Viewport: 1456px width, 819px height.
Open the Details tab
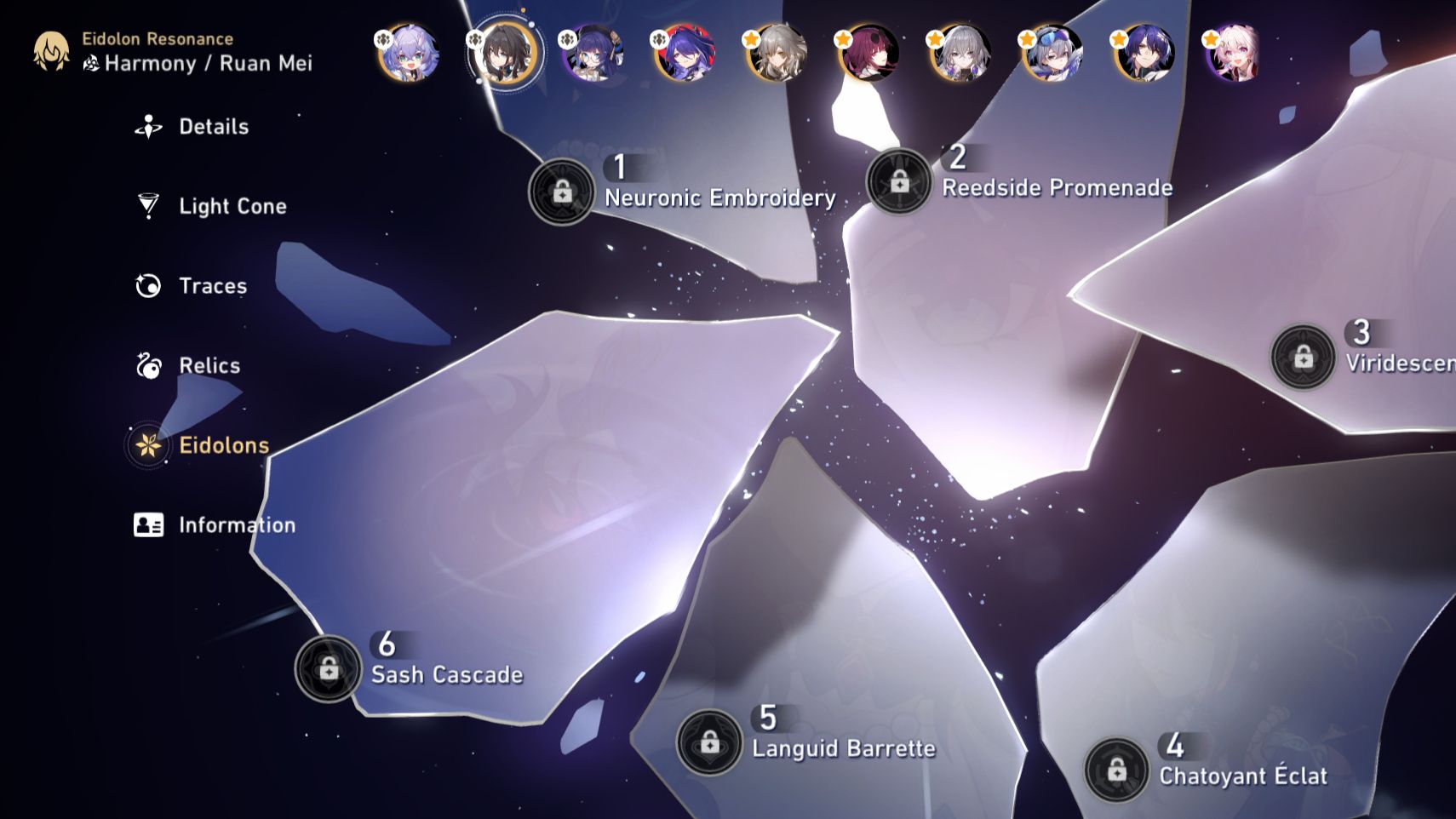pyautogui.click(x=150, y=126)
